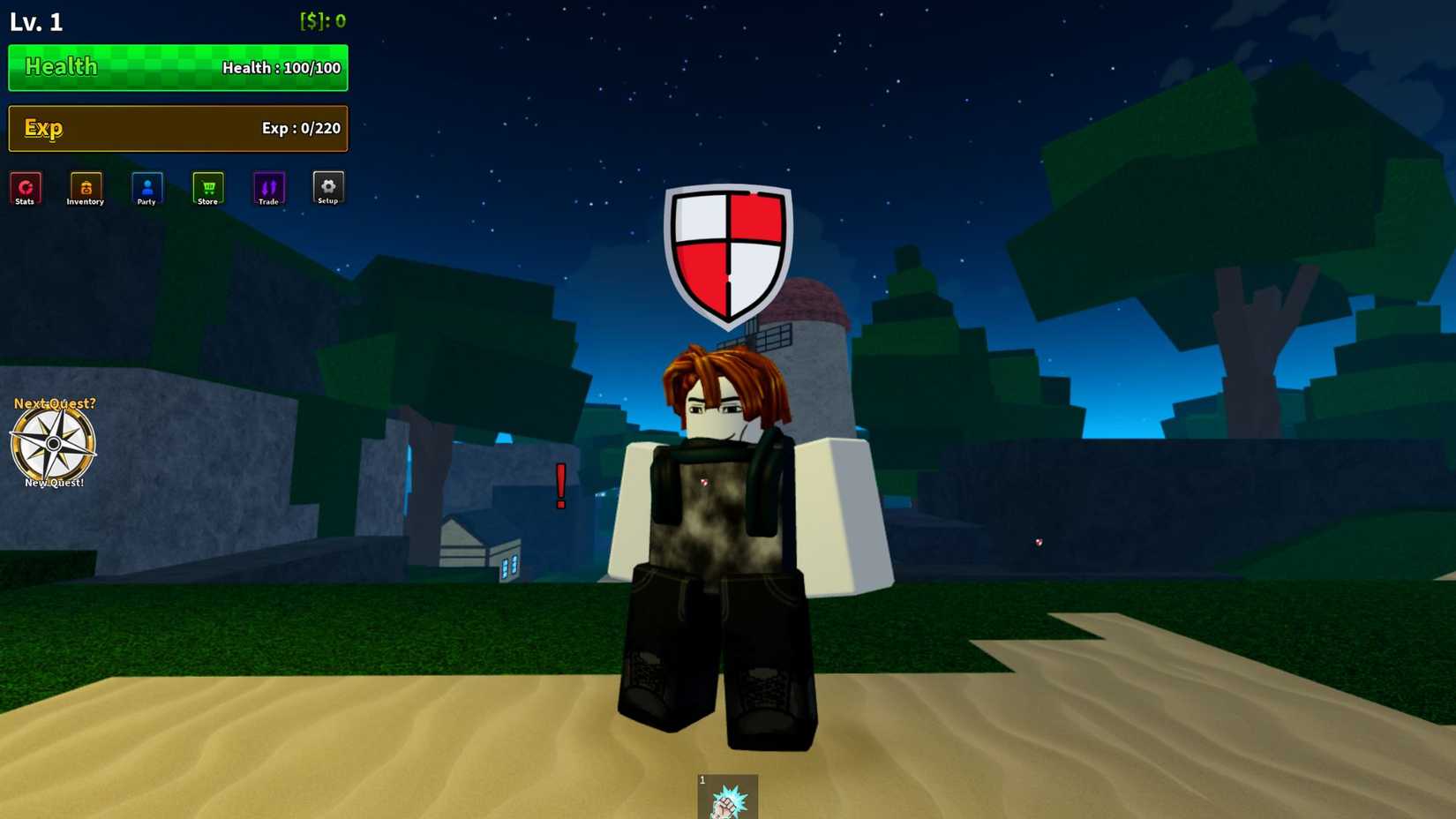Image resolution: width=1456 pixels, height=819 pixels.
Task: Click the Health bar
Action: 176,67
